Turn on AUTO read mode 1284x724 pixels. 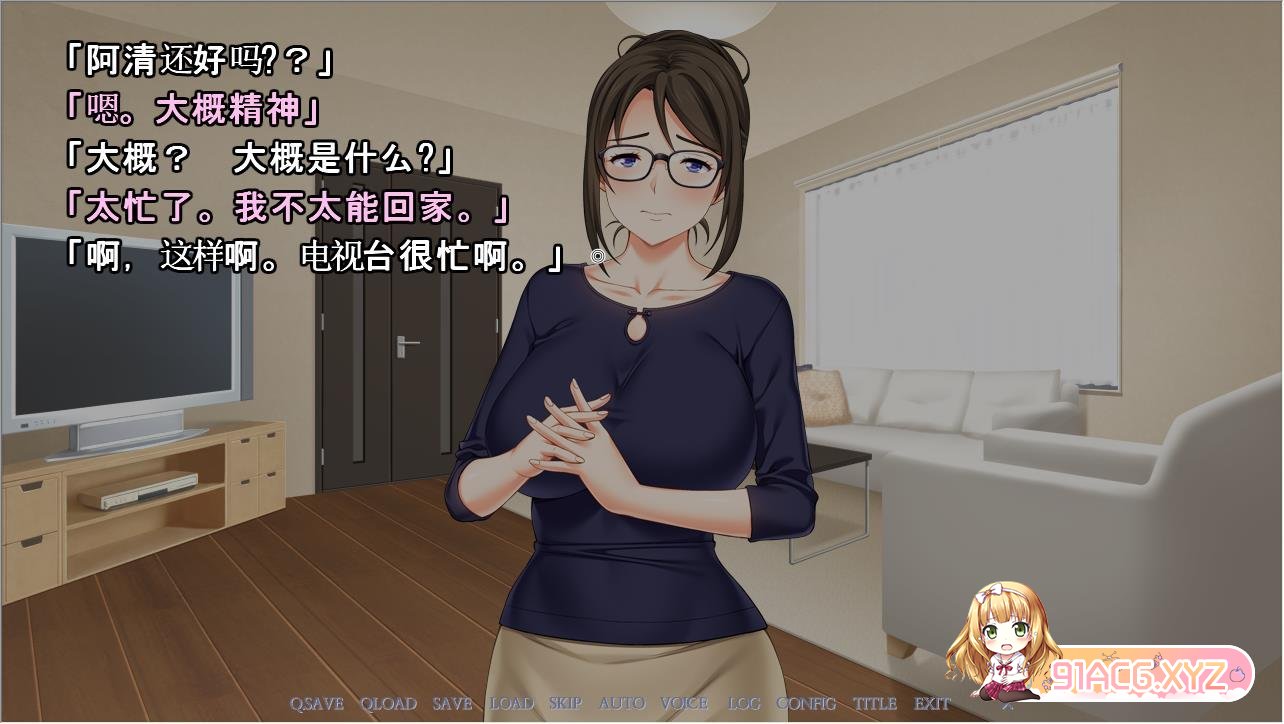pyautogui.click(x=620, y=703)
